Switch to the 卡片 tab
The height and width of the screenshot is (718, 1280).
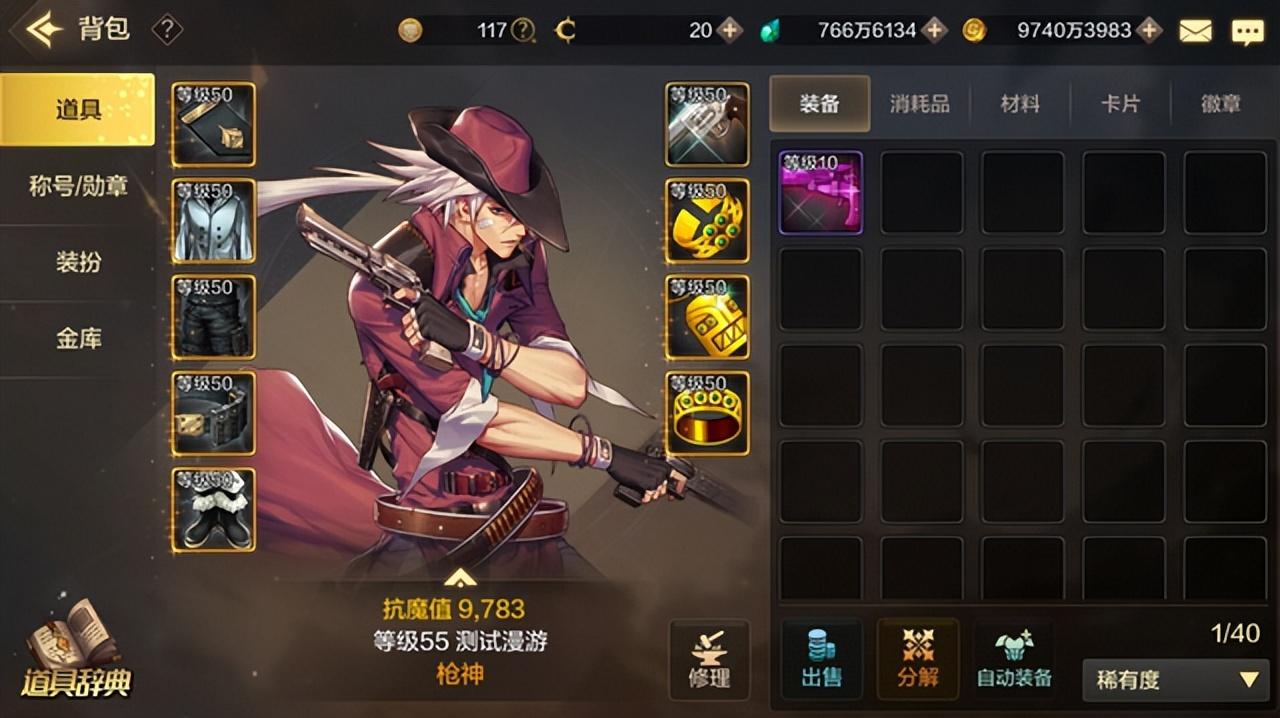tap(1120, 103)
